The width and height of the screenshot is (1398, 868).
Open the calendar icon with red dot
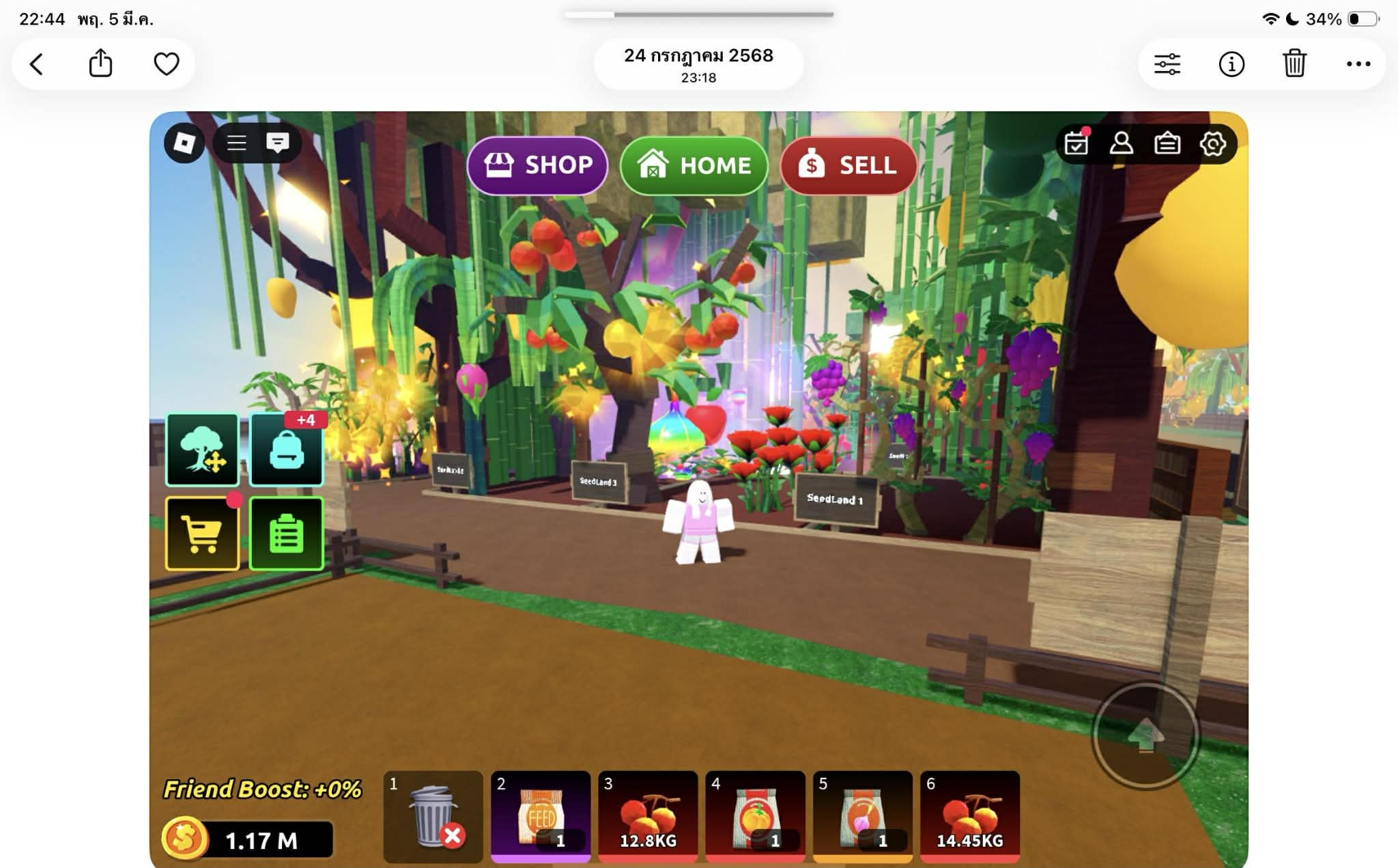tap(1076, 143)
